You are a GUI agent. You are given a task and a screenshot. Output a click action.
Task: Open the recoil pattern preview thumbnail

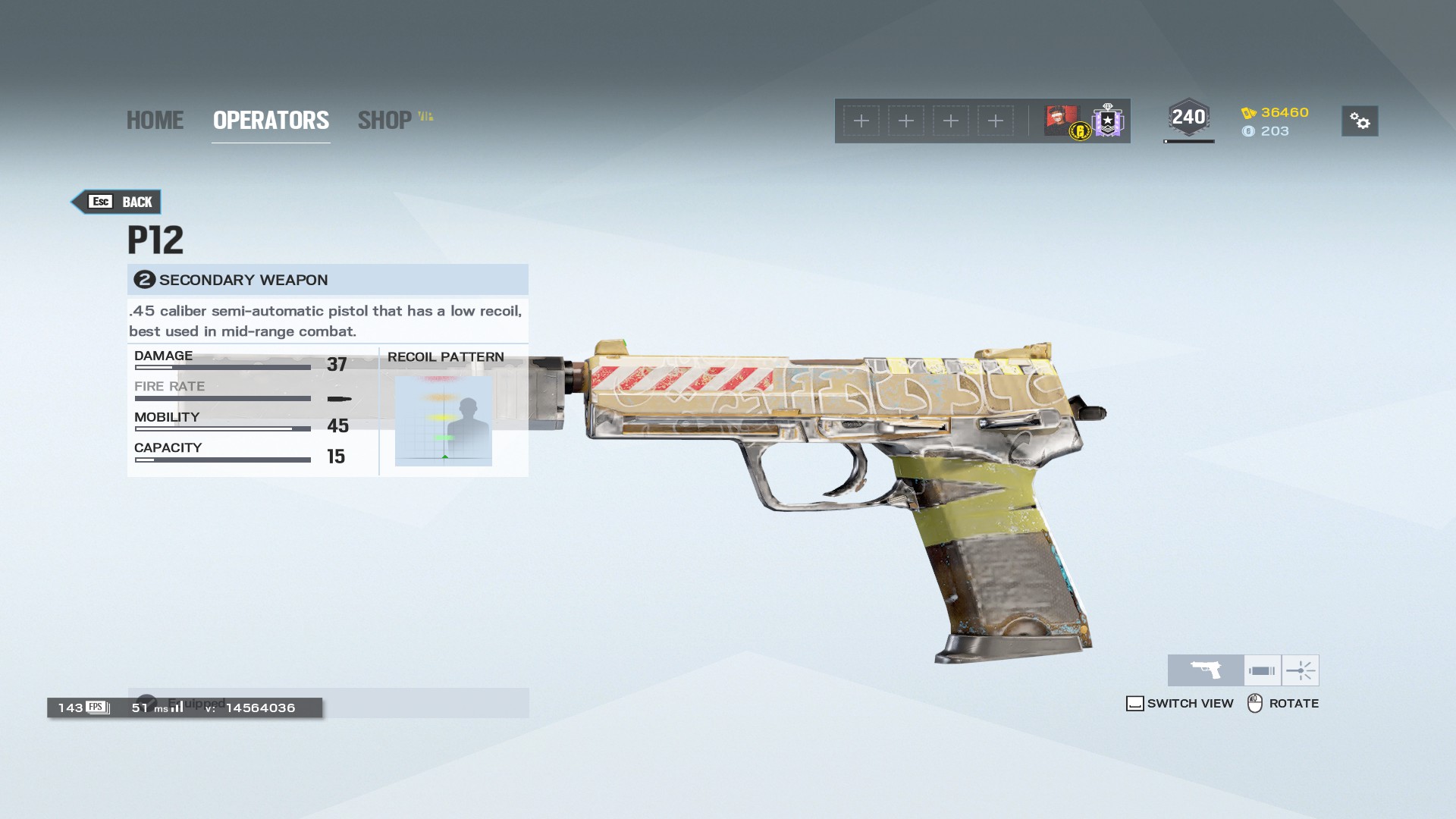tap(443, 422)
